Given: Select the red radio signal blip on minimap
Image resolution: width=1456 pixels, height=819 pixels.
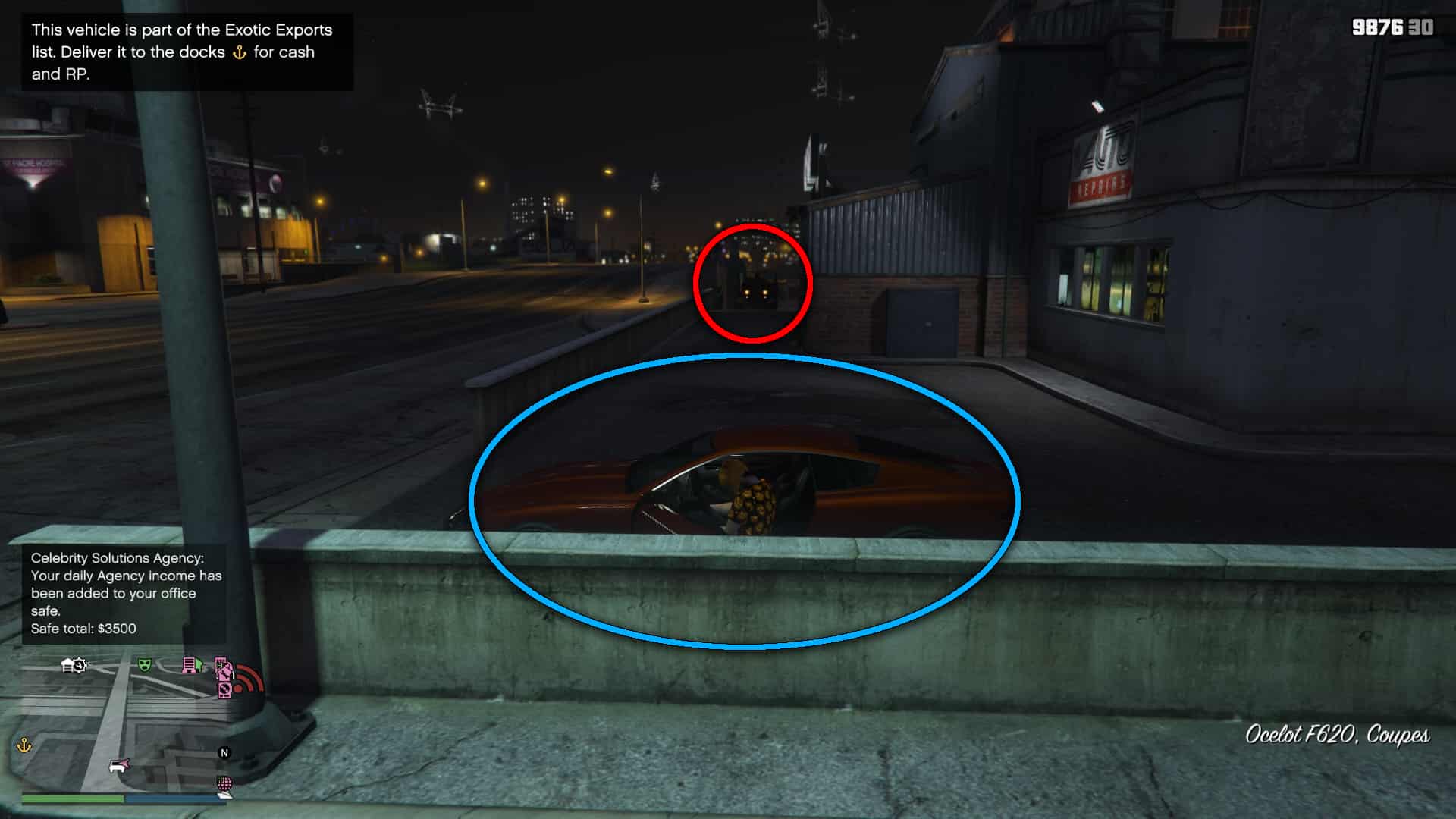Looking at the screenshot, I should click(x=249, y=677).
